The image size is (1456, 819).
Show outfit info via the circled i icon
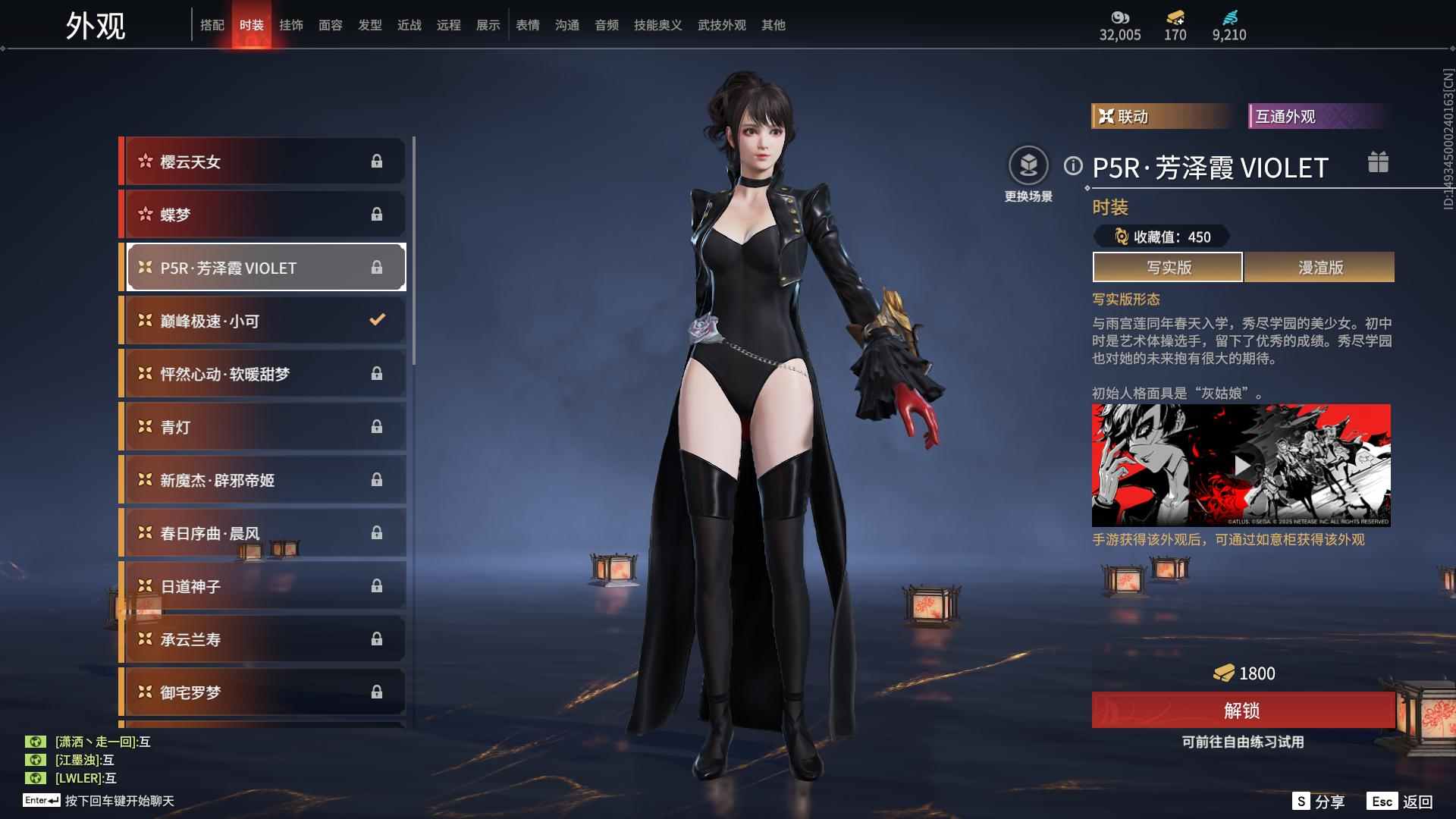click(x=1072, y=165)
